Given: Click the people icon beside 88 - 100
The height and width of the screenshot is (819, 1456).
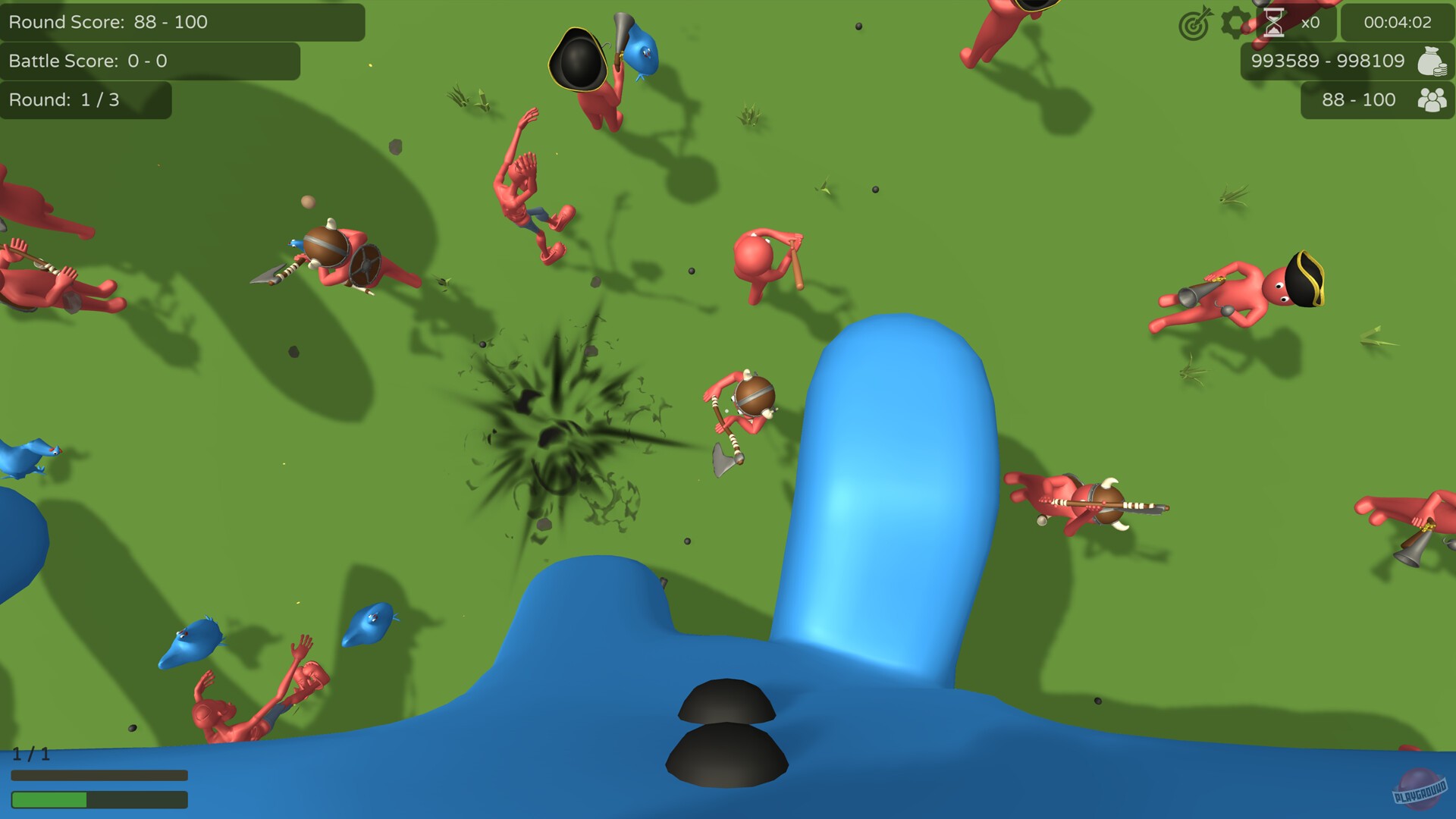Looking at the screenshot, I should coord(1432,100).
